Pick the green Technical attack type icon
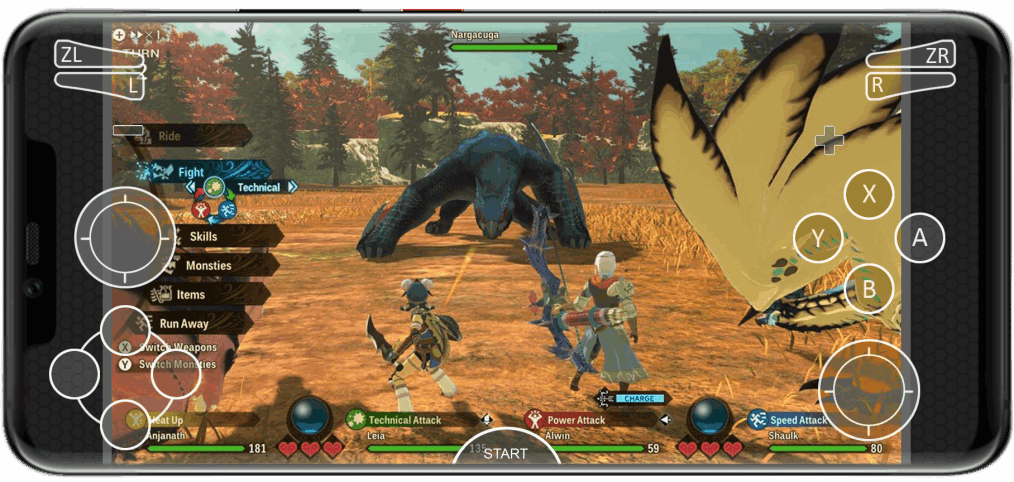The width and height of the screenshot is (1014, 482). 214,187
